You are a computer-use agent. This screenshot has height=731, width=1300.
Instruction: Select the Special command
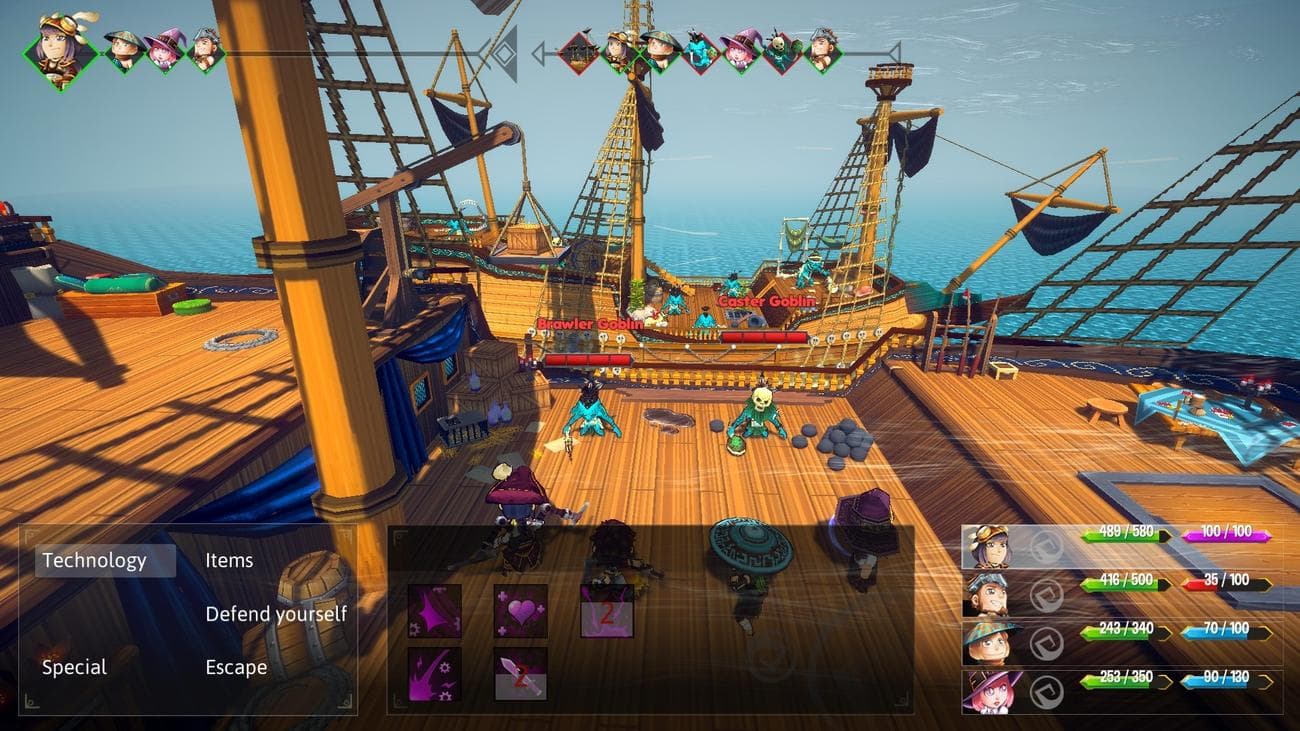(x=75, y=666)
